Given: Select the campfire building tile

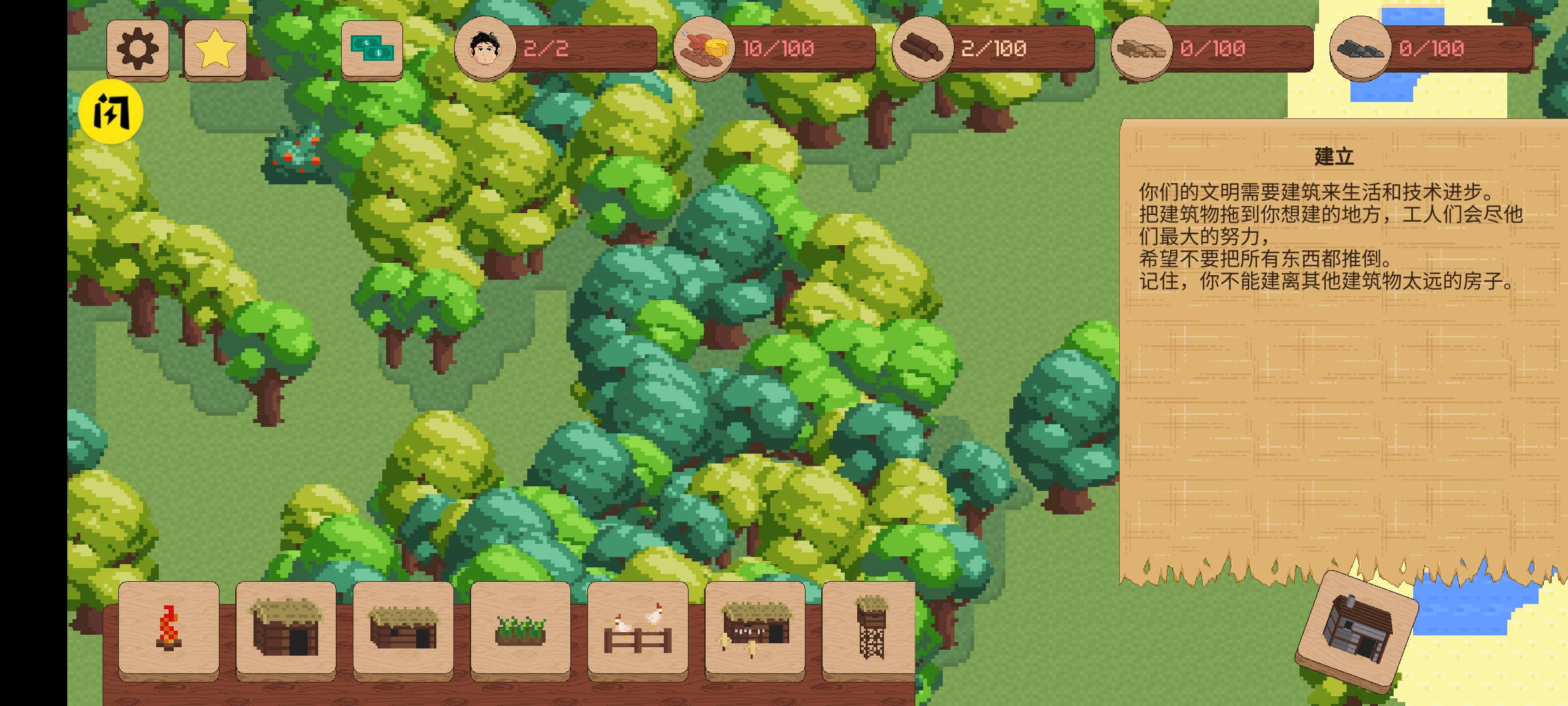Looking at the screenshot, I should [169, 629].
